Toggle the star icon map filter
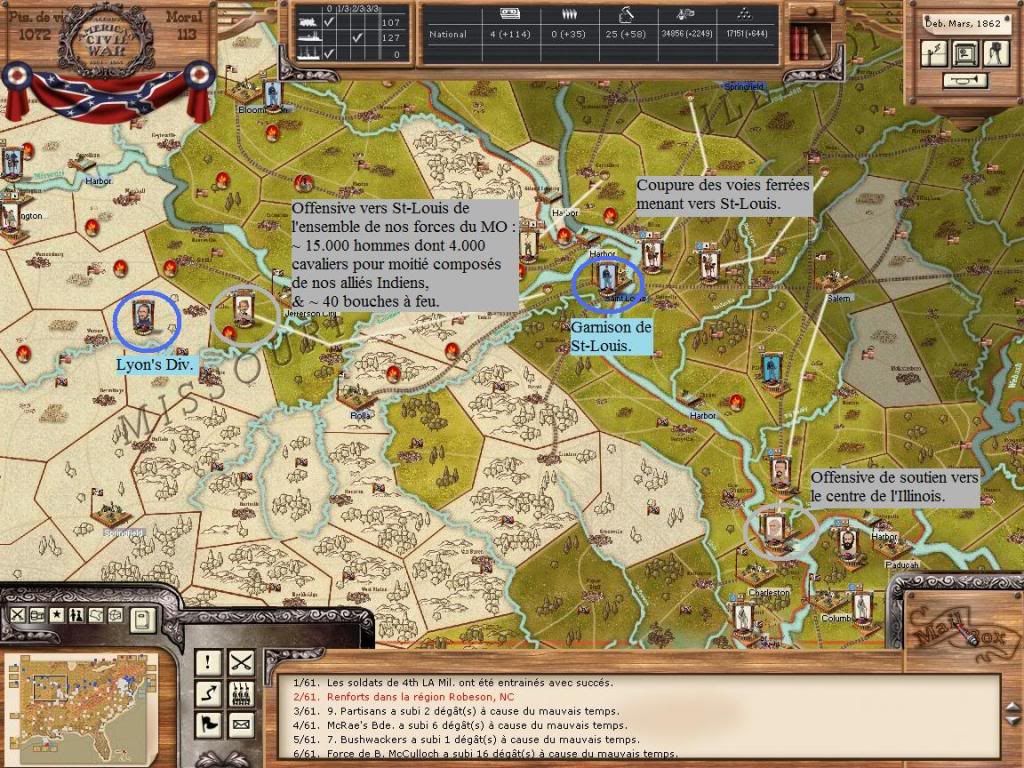The height and width of the screenshot is (768, 1024). pos(57,615)
